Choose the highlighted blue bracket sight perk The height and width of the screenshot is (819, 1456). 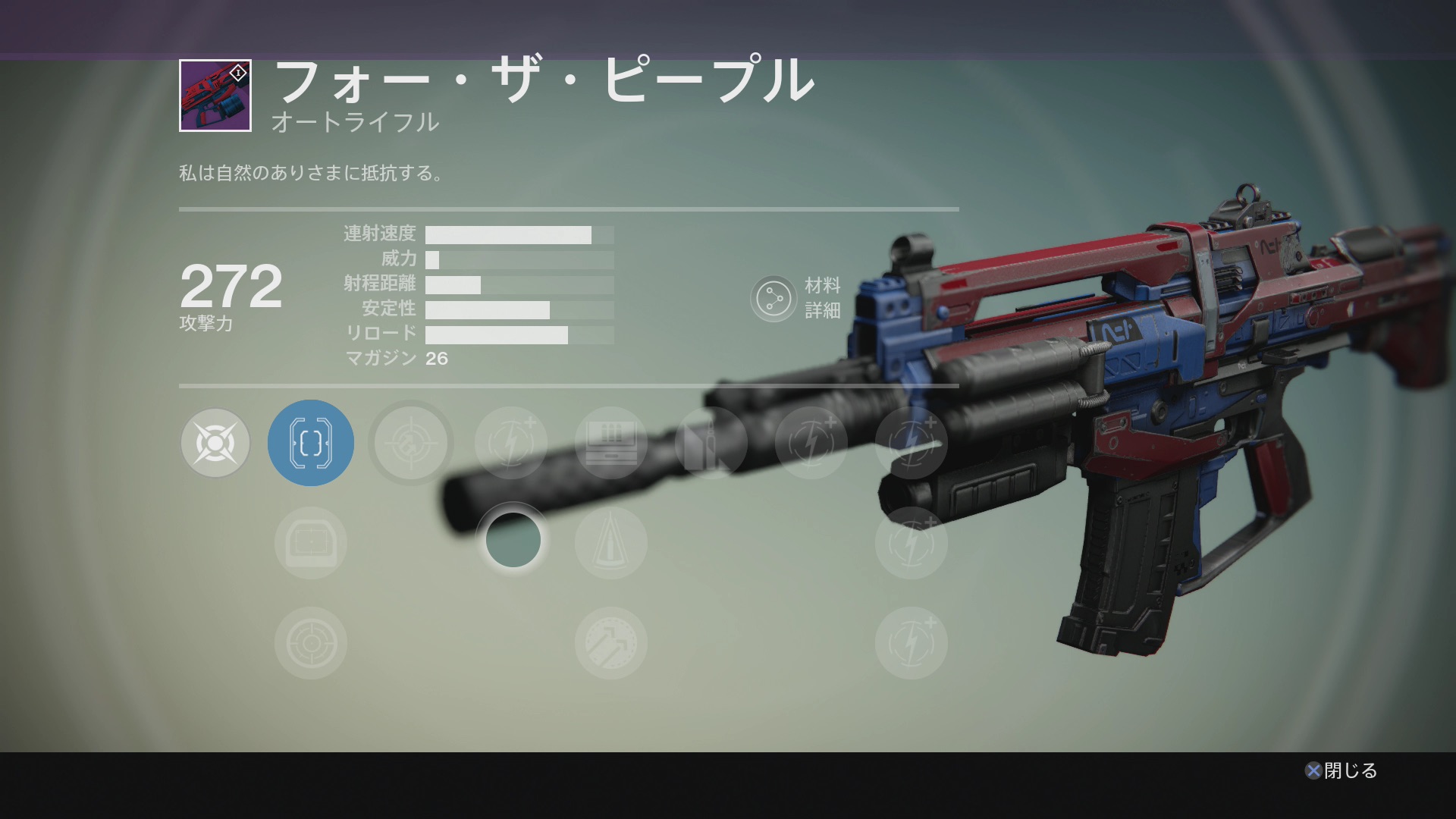(311, 443)
